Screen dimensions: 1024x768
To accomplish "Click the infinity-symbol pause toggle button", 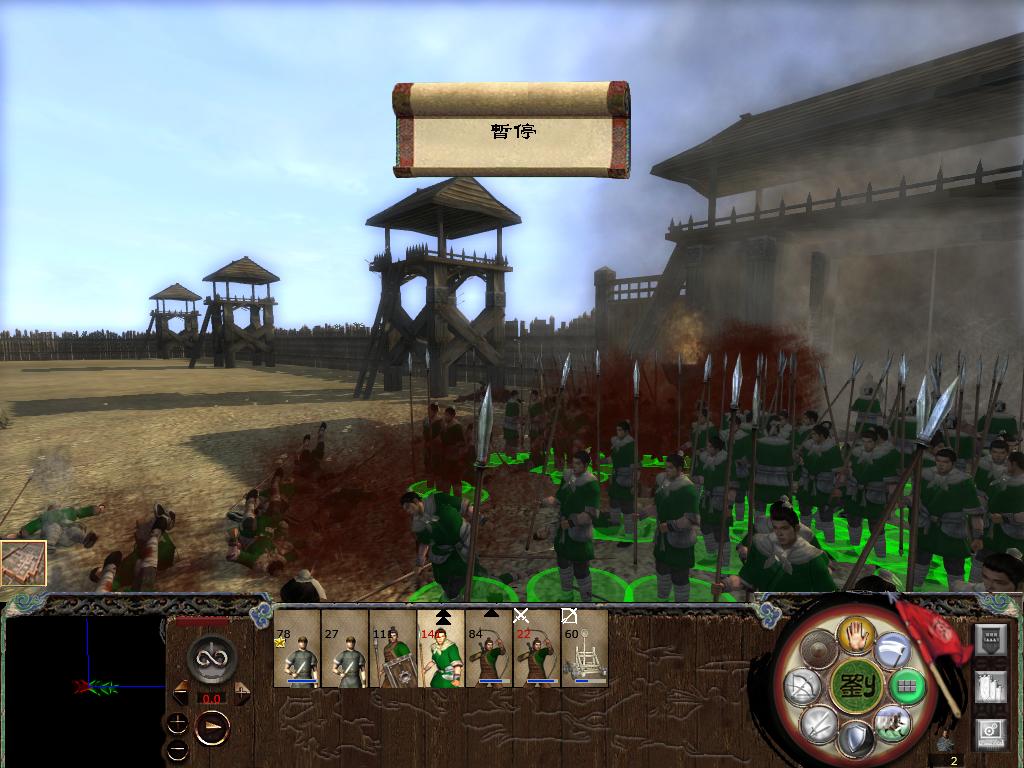I will coord(211,659).
